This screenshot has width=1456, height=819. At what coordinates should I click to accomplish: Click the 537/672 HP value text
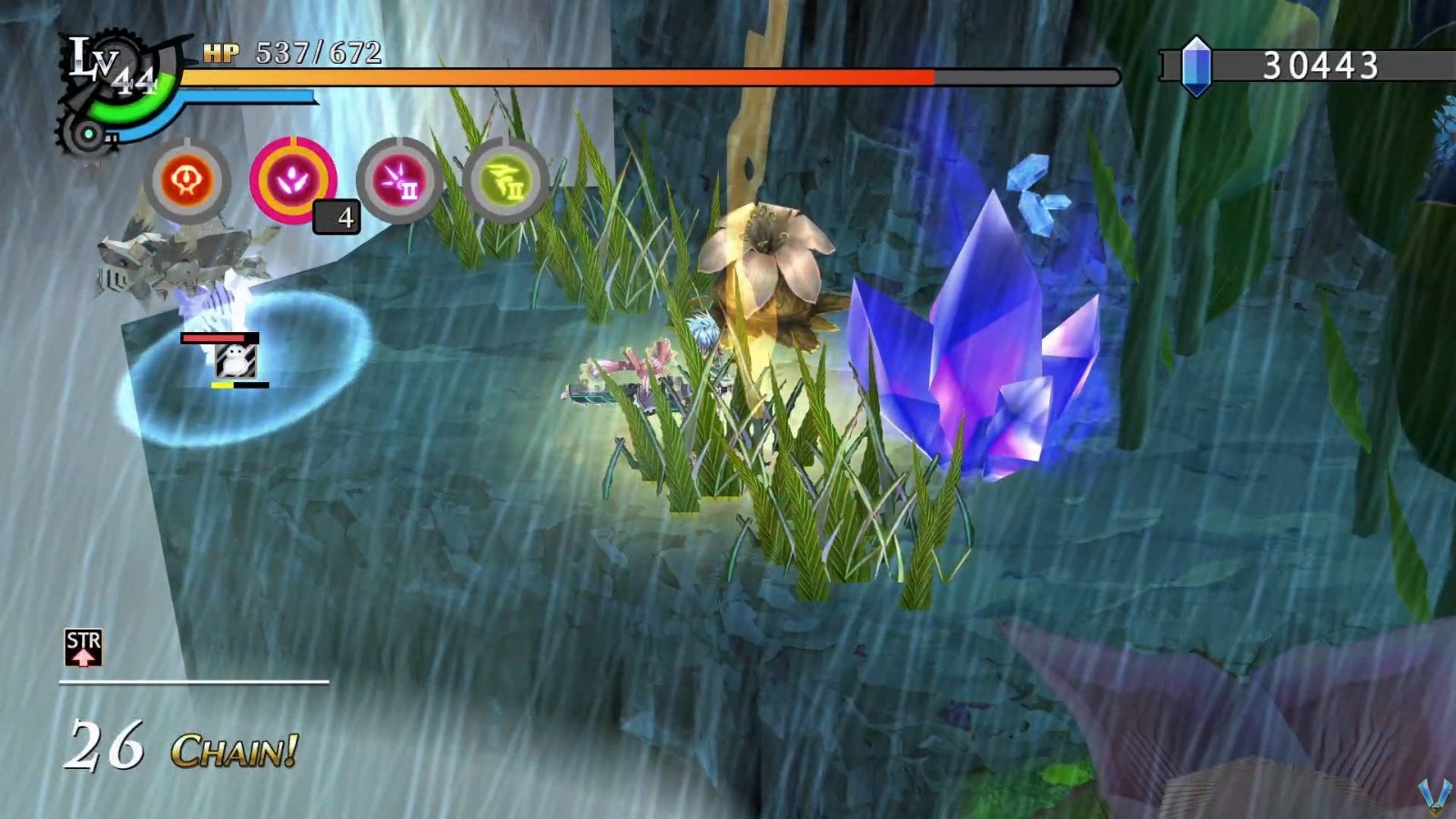[317, 51]
